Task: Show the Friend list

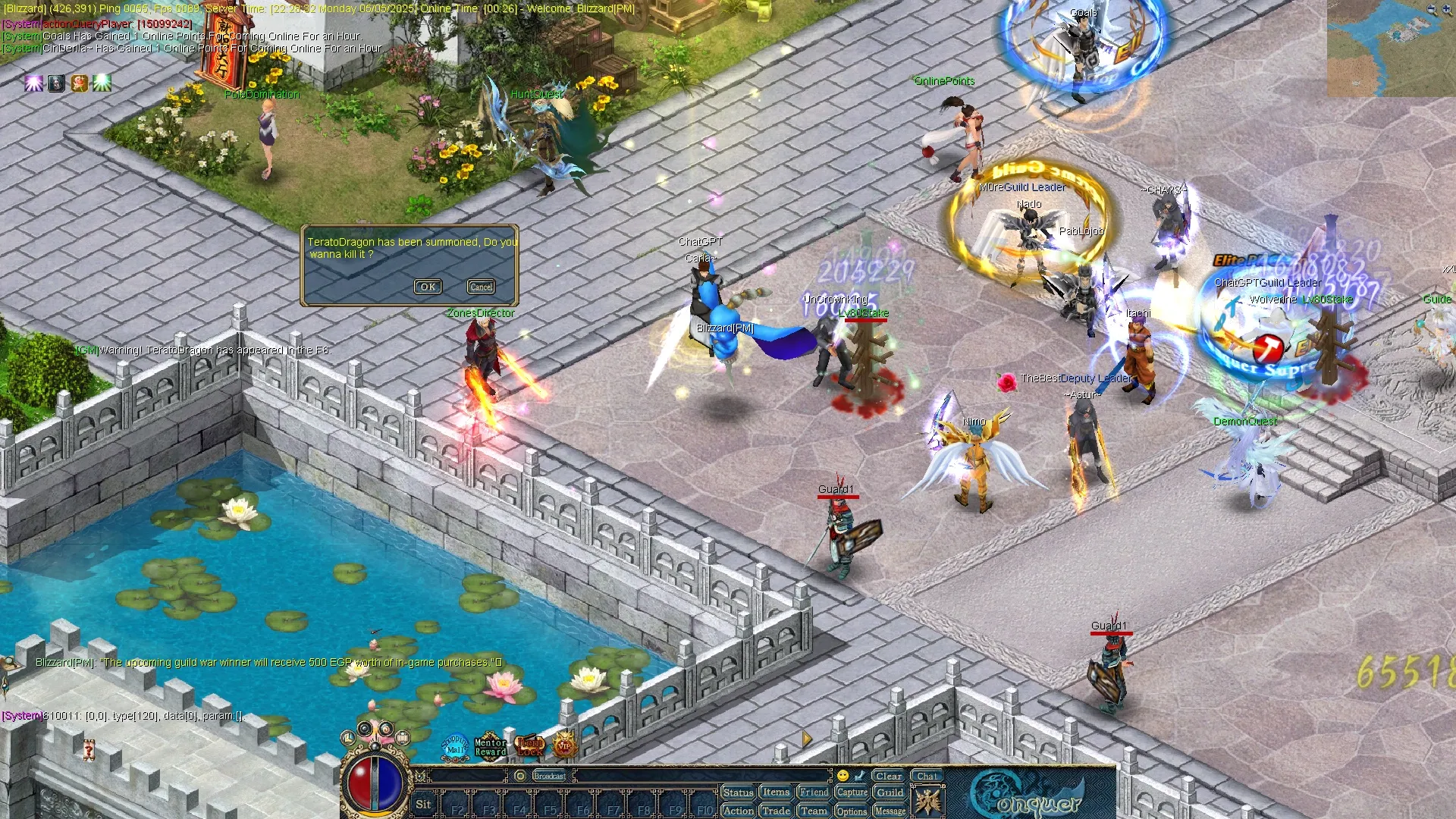Action: click(x=814, y=792)
